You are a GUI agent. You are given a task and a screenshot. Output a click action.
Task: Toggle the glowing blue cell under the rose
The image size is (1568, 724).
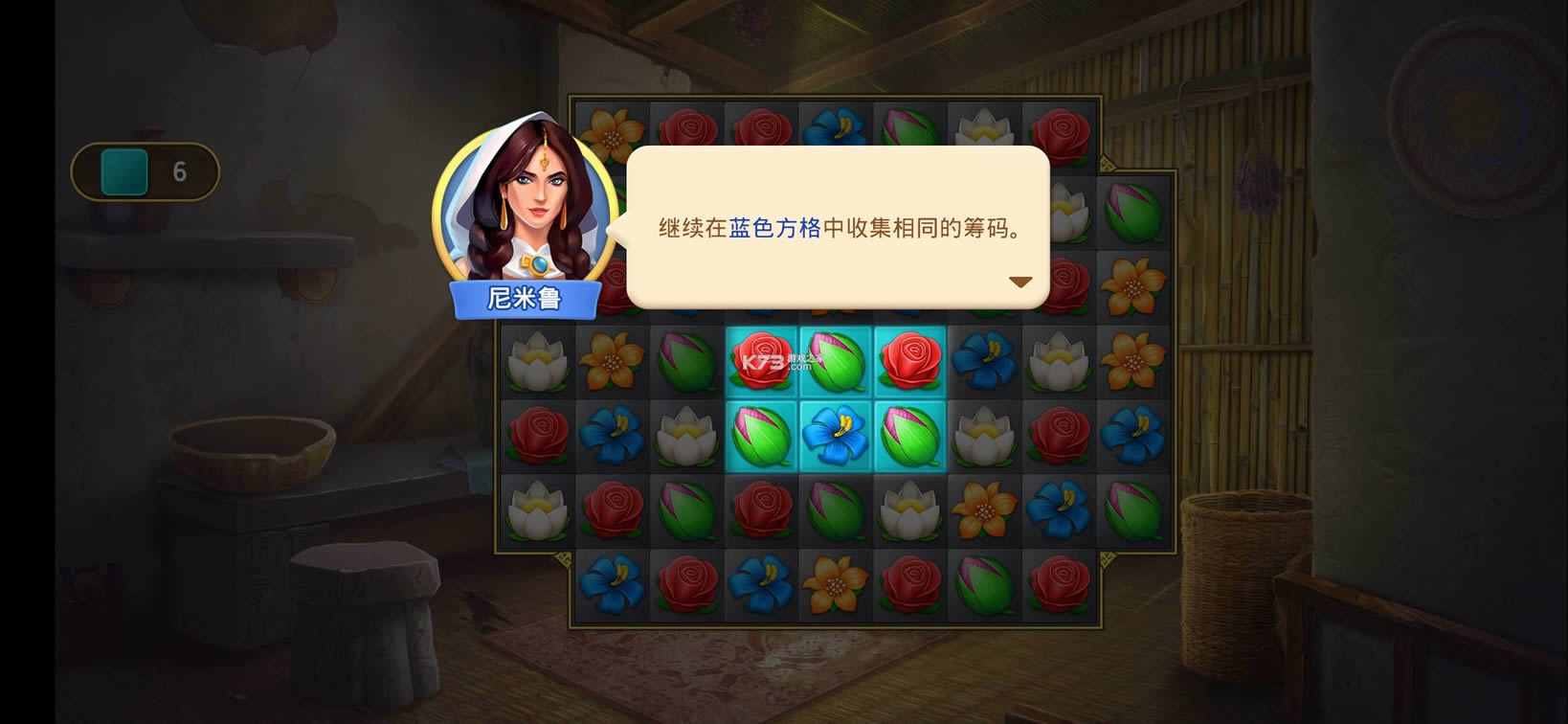[761, 436]
